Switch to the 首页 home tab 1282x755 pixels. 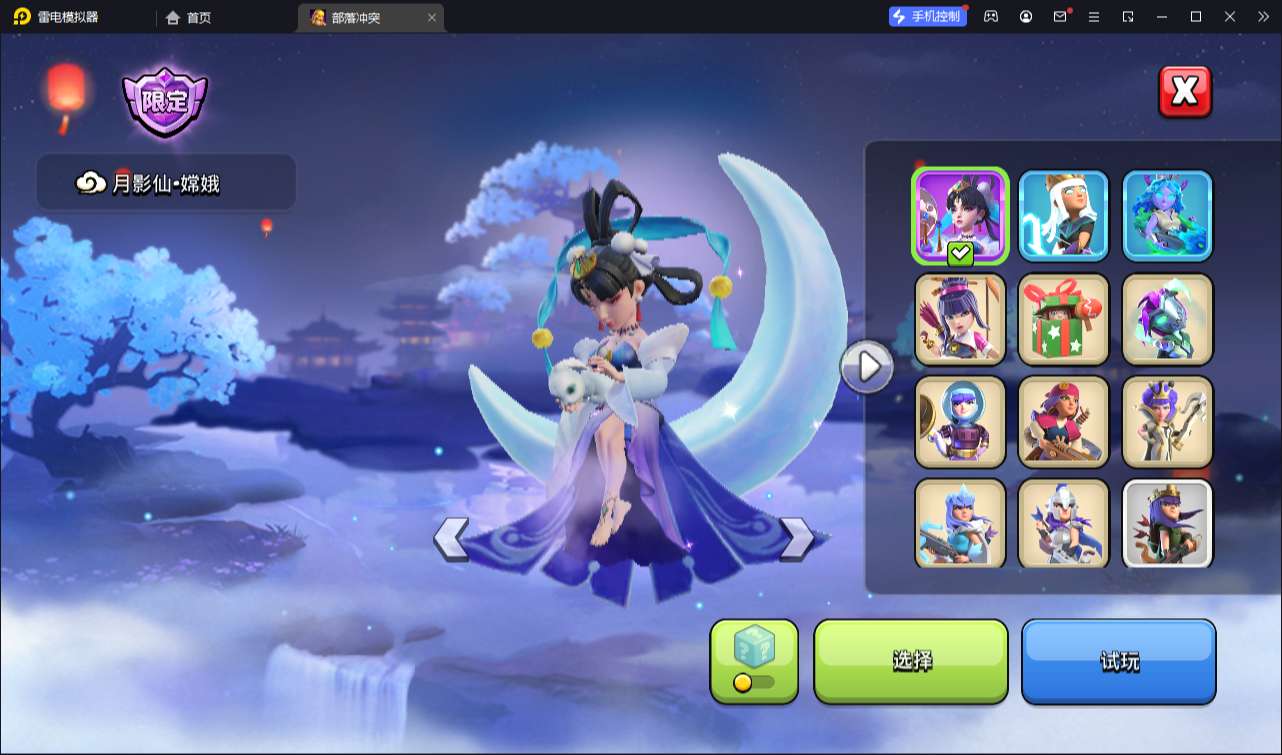pos(189,17)
